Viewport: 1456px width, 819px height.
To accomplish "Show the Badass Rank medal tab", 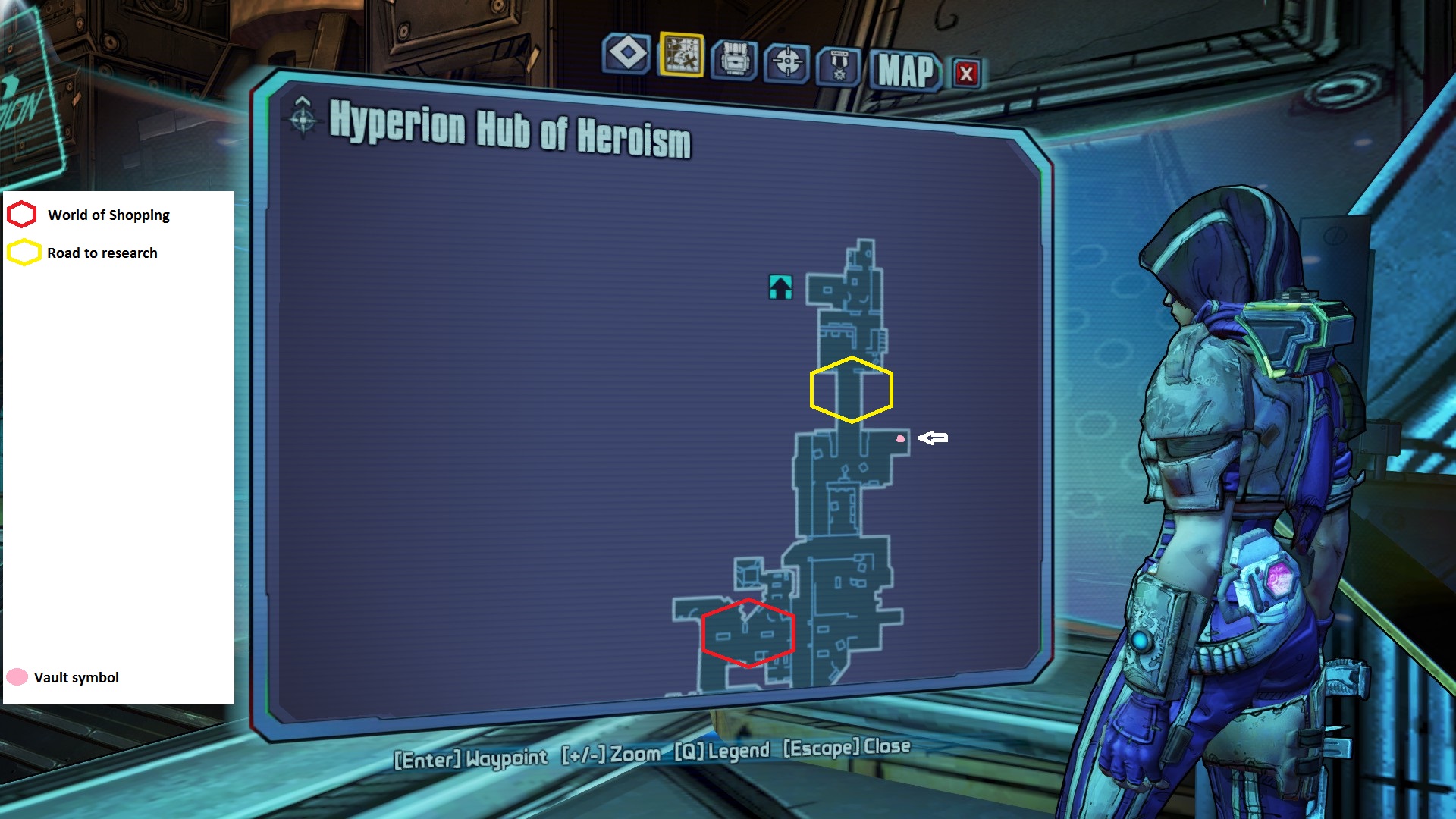I will click(x=839, y=67).
